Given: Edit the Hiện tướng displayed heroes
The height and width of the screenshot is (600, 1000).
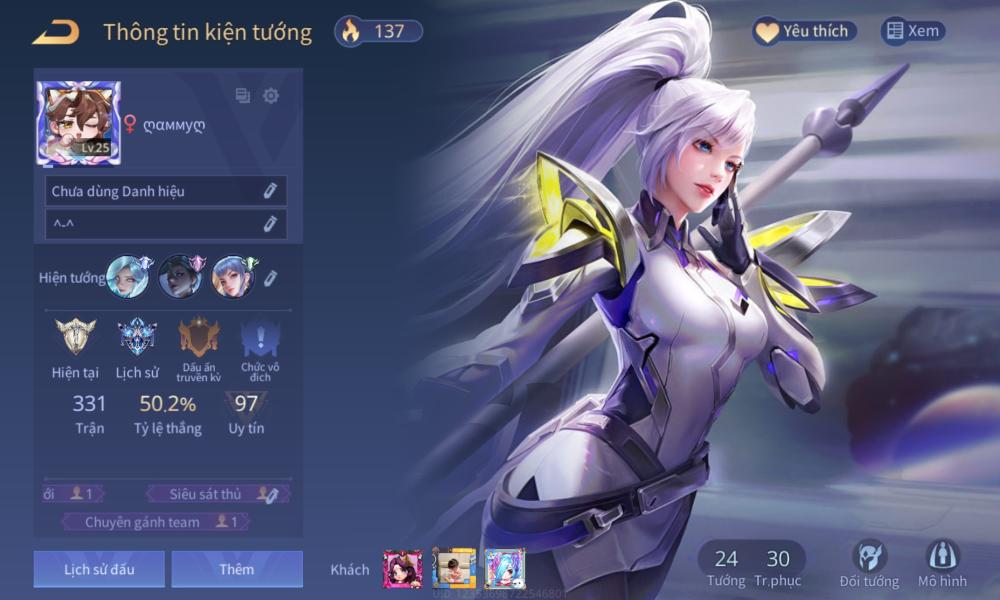Looking at the screenshot, I should tap(270, 278).
